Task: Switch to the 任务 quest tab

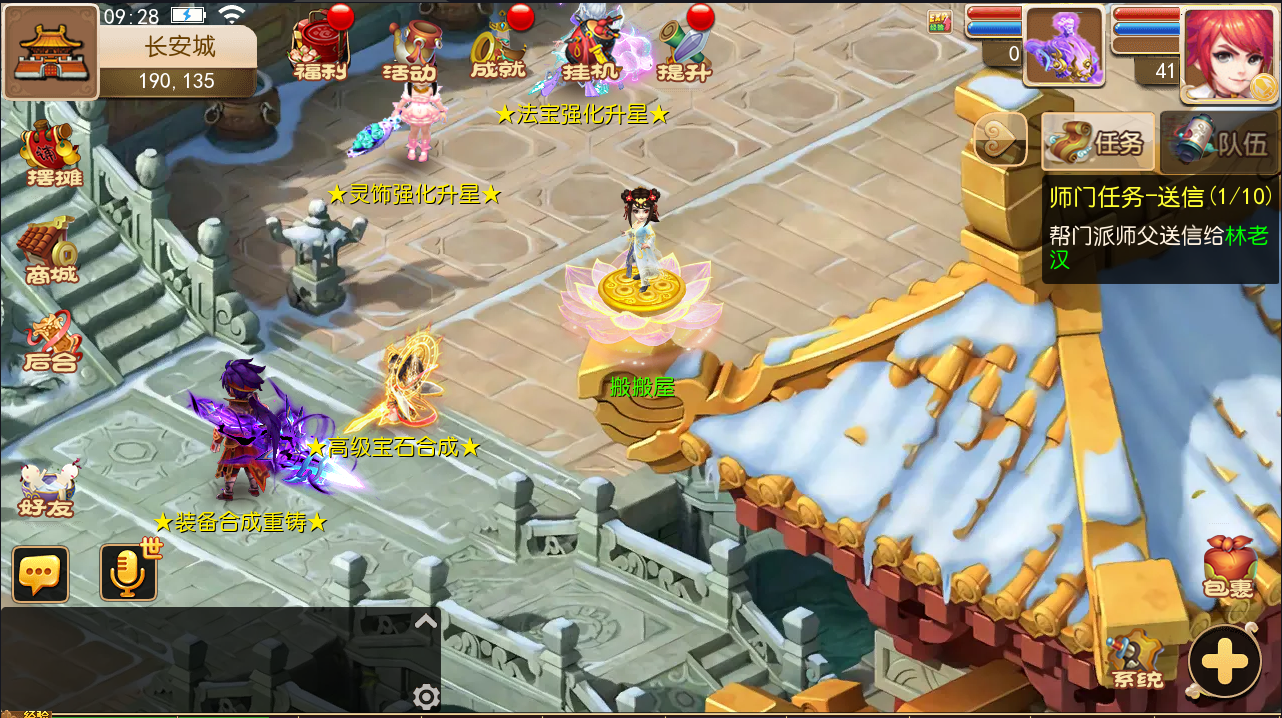Action: click(x=1098, y=142)
